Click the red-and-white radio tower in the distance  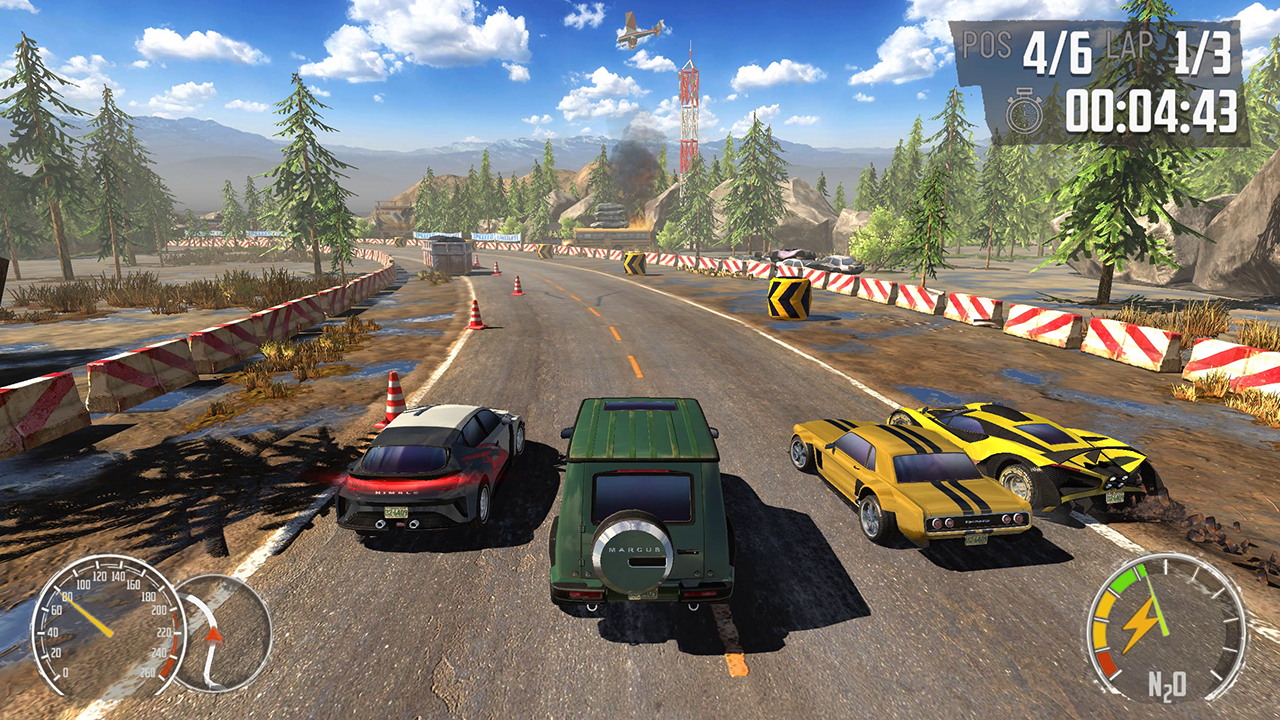(x=690, y=120)
